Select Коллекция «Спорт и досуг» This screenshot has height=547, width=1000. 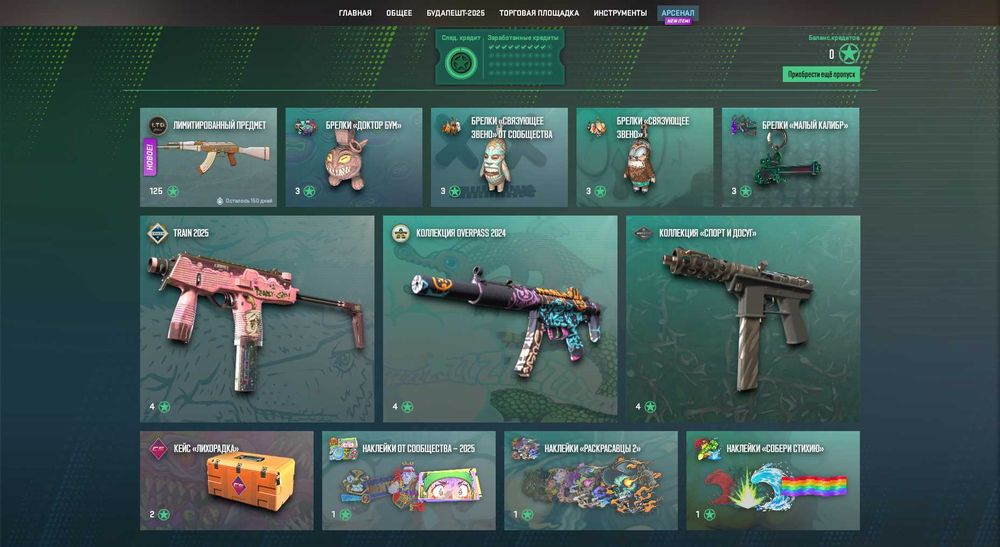pyautogui.click(x=743, y=319)
